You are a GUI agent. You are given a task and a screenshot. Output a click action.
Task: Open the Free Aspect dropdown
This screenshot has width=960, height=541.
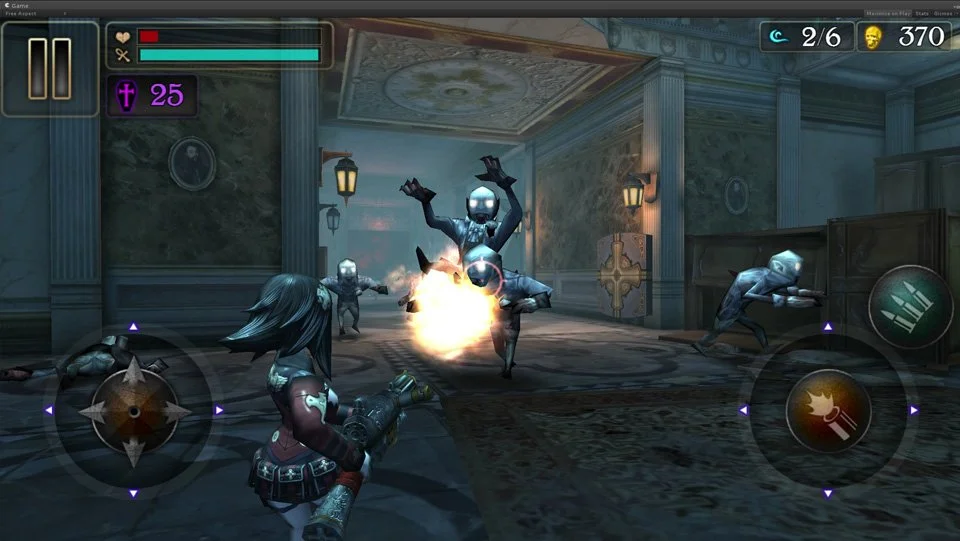click(35, 14)
